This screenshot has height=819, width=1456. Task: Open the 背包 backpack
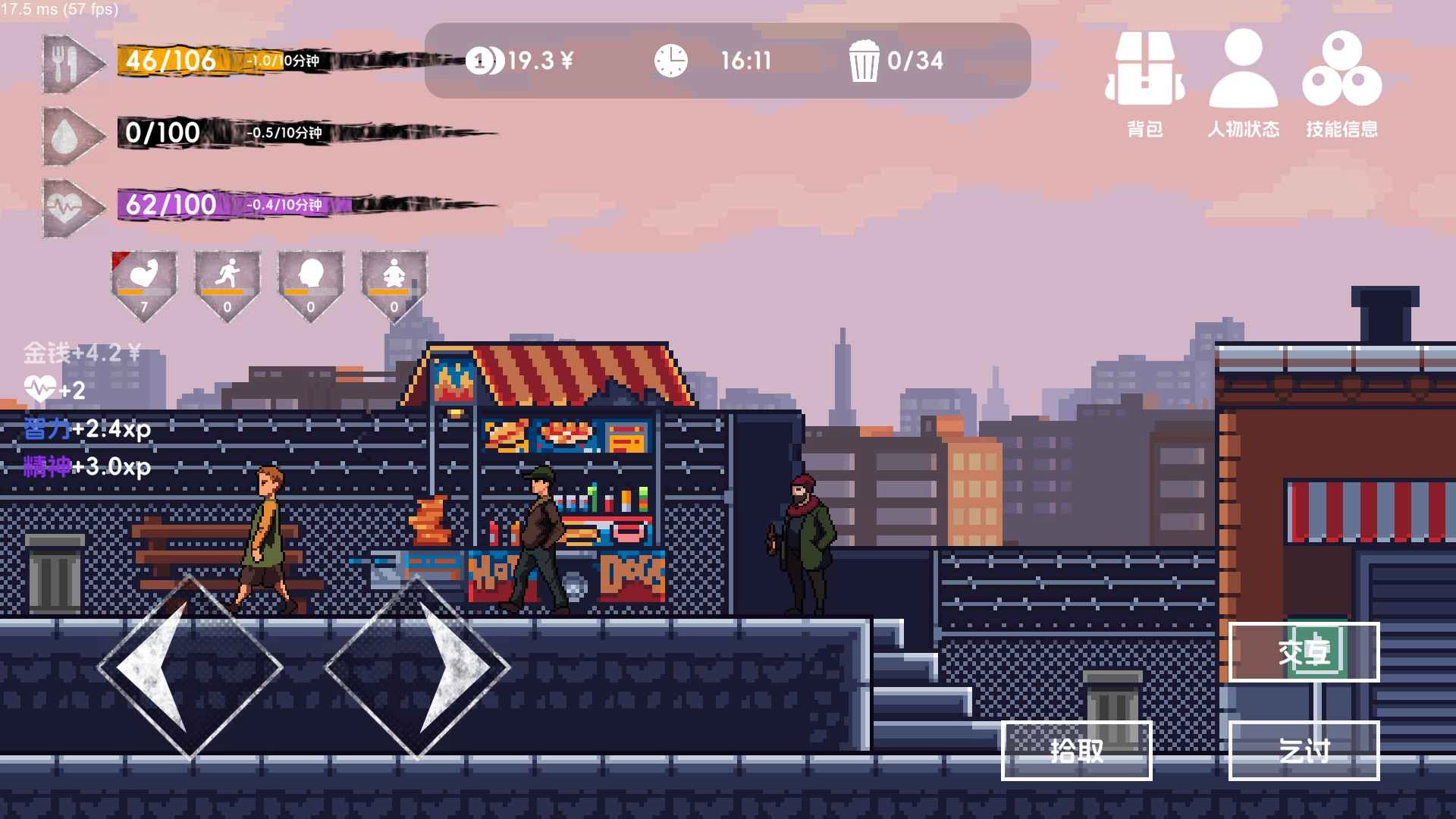(1145, 83)
